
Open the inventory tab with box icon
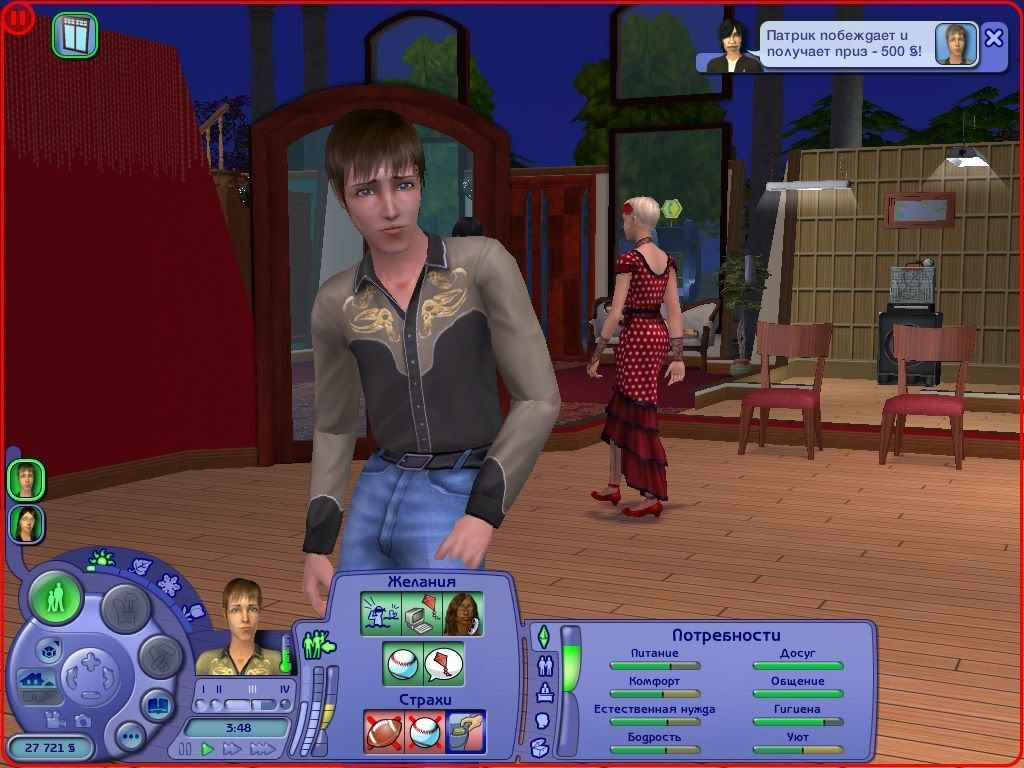[540, 746]
